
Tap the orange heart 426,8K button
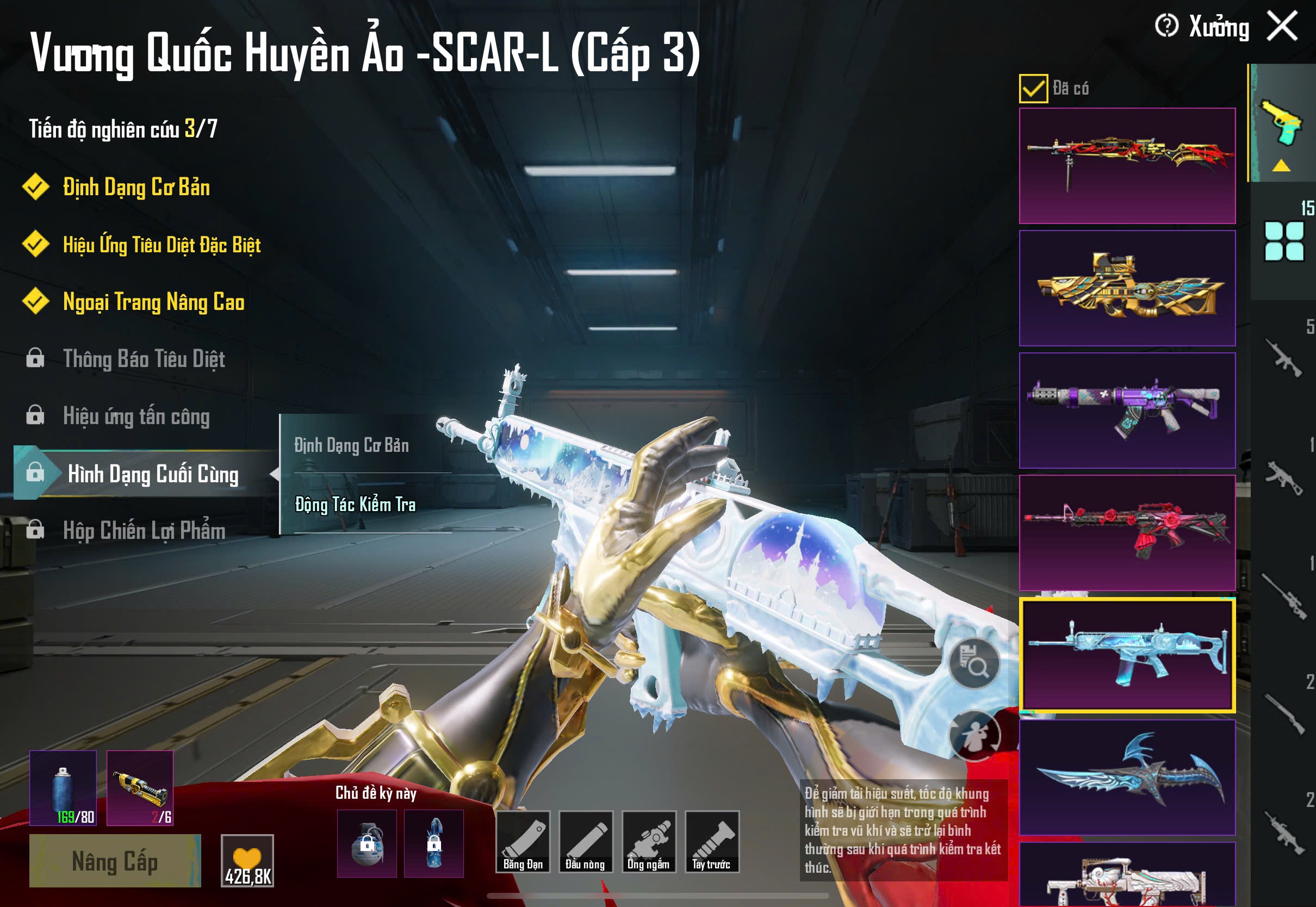pyautogui.click(x=247, y=861)
